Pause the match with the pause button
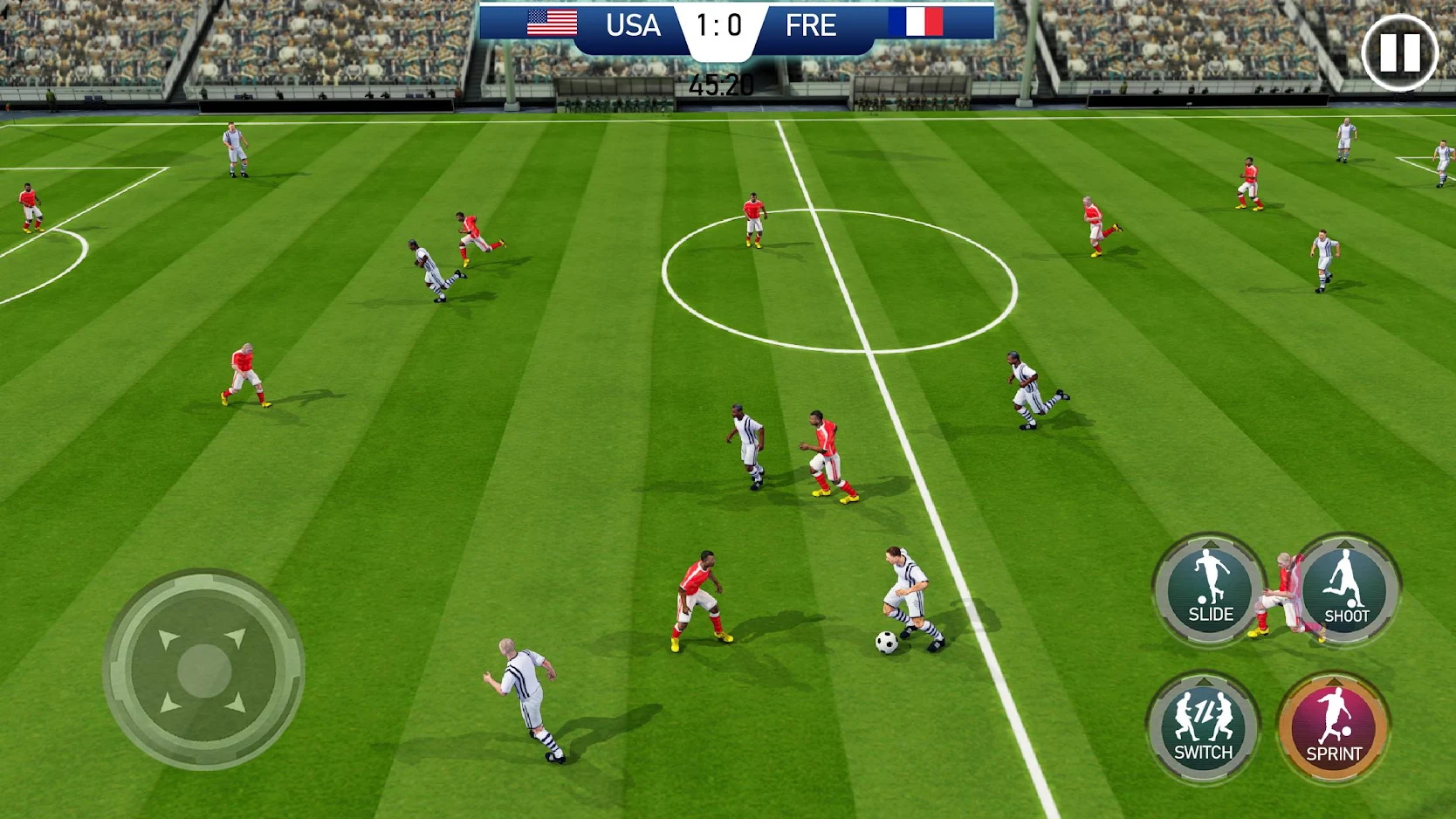Screen dimensions: 1456x819 pos(1399,52)
